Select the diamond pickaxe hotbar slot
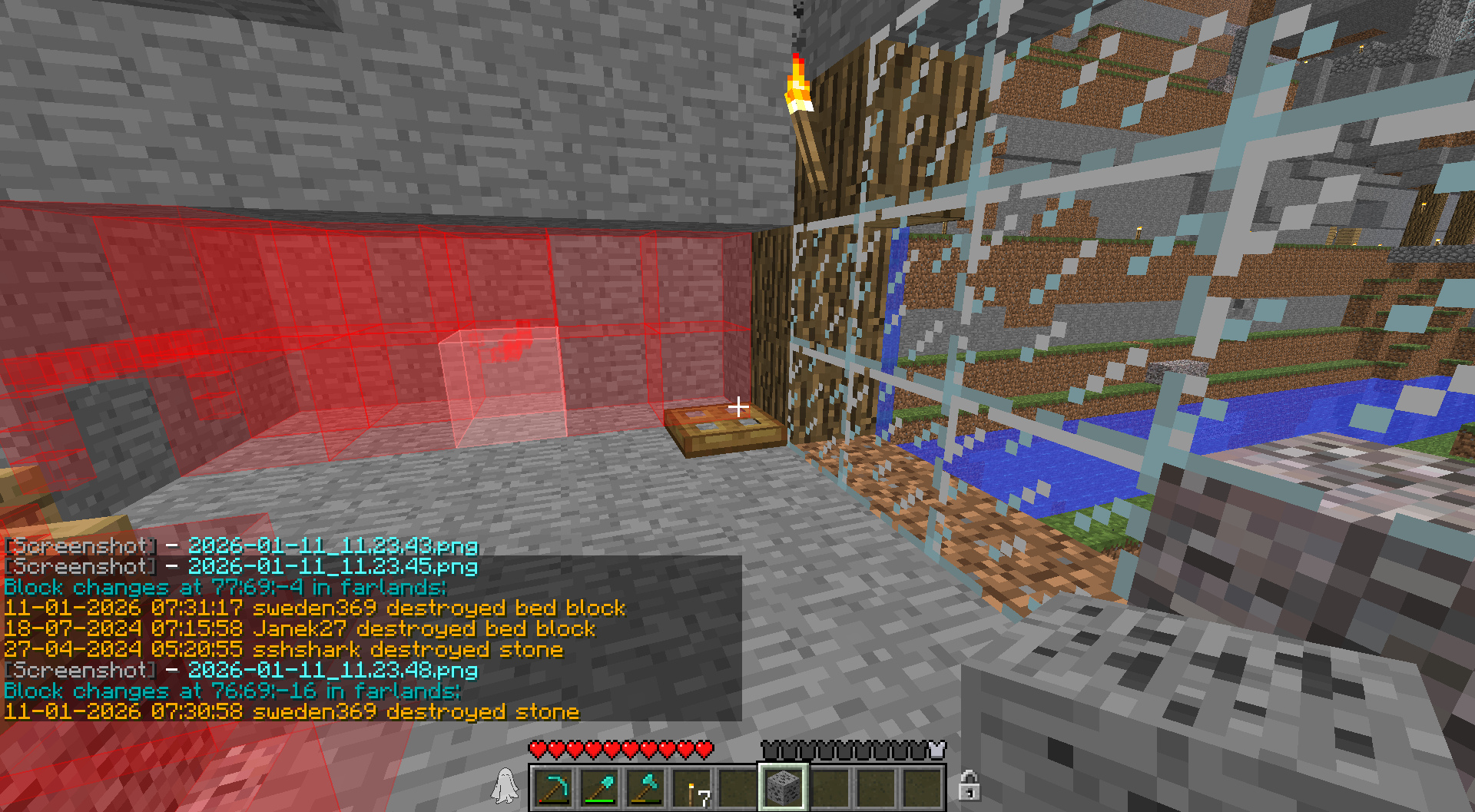Image resolution: width=1475 pixels, height=812 pixels. click(553, 788)
